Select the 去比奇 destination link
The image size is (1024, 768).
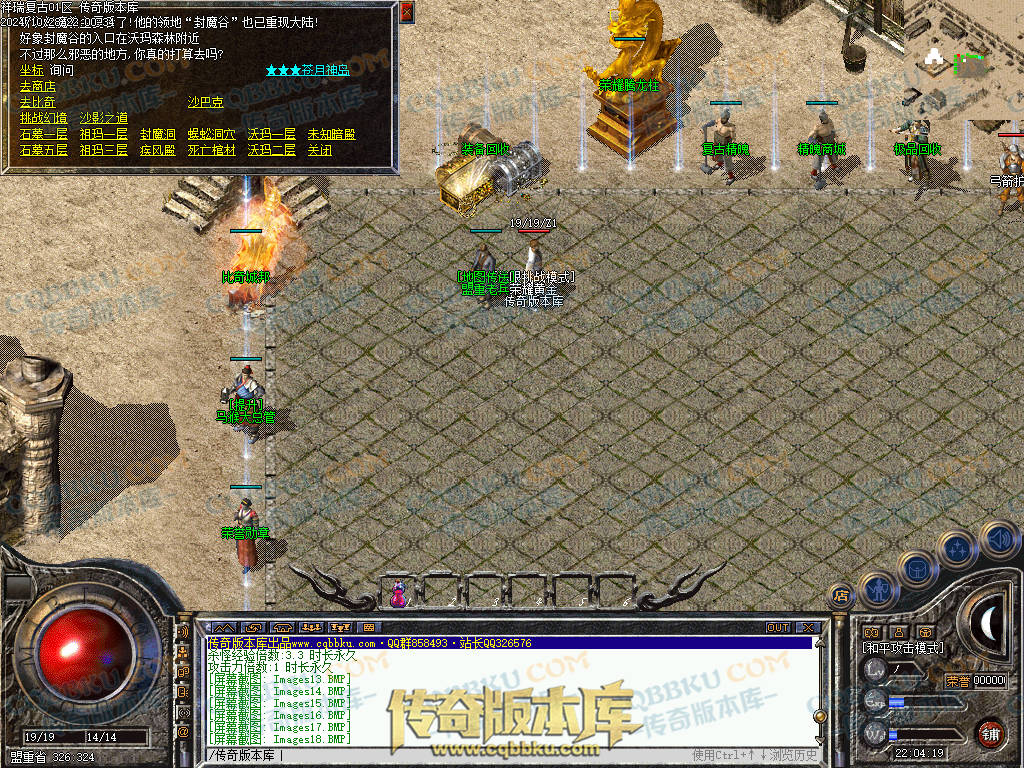[37, 102]
